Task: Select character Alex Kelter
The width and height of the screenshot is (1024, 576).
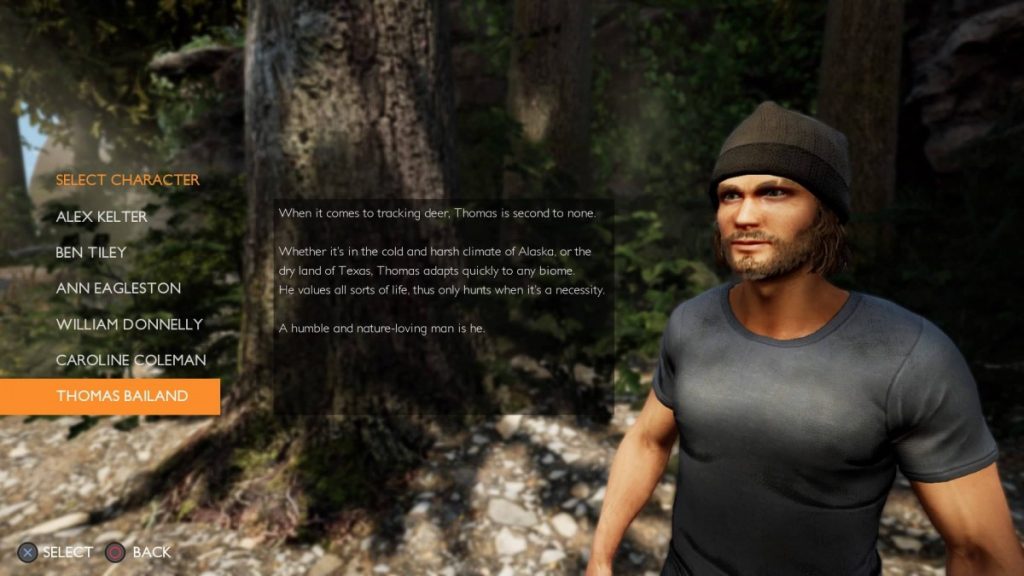Action: 102,216
